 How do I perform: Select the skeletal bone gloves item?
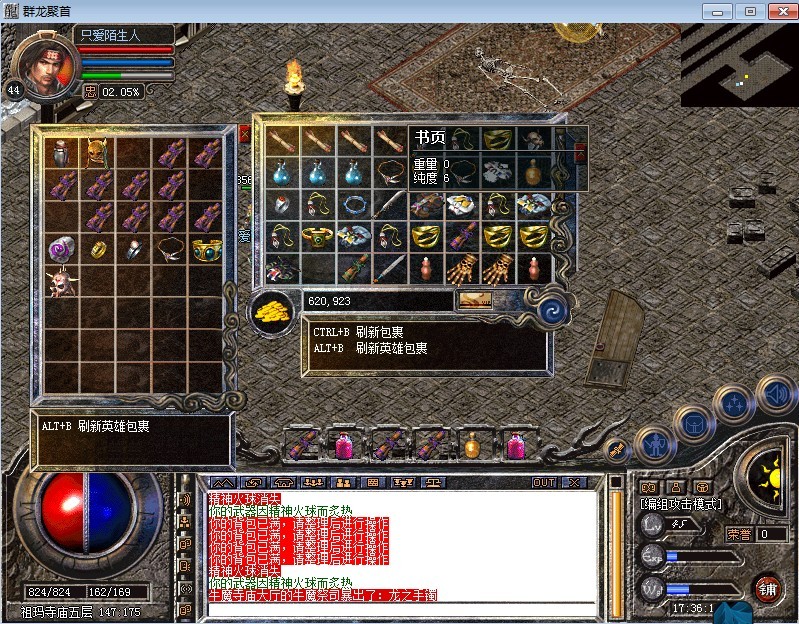(463, 269)
